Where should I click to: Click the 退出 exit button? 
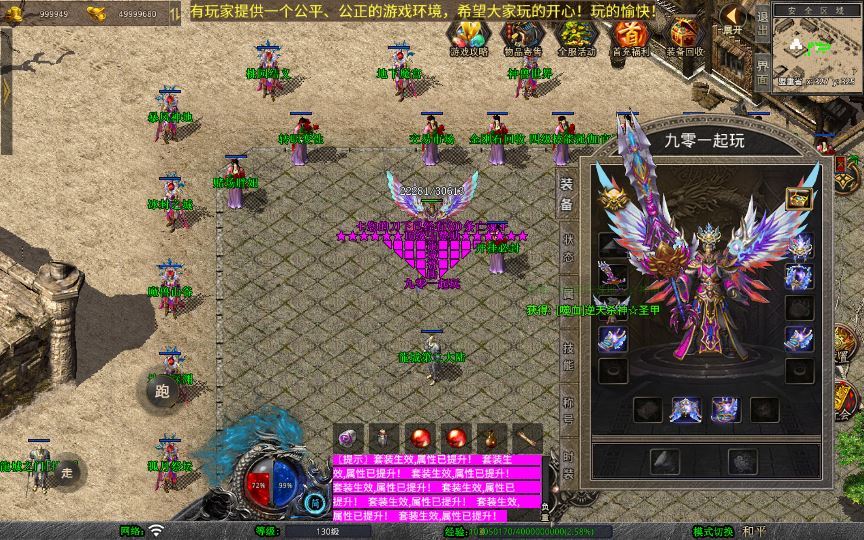click(x=762, y=22)
